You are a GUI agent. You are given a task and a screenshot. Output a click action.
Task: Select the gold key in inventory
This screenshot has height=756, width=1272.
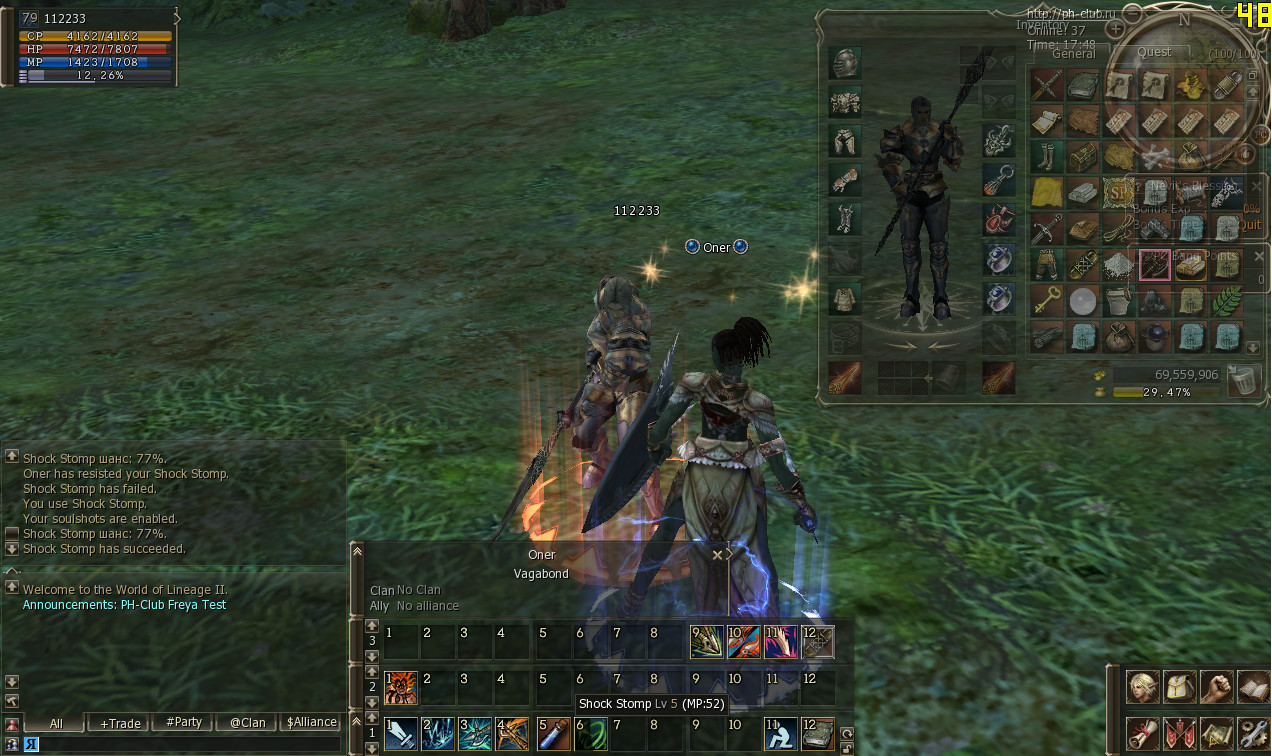1046,299
